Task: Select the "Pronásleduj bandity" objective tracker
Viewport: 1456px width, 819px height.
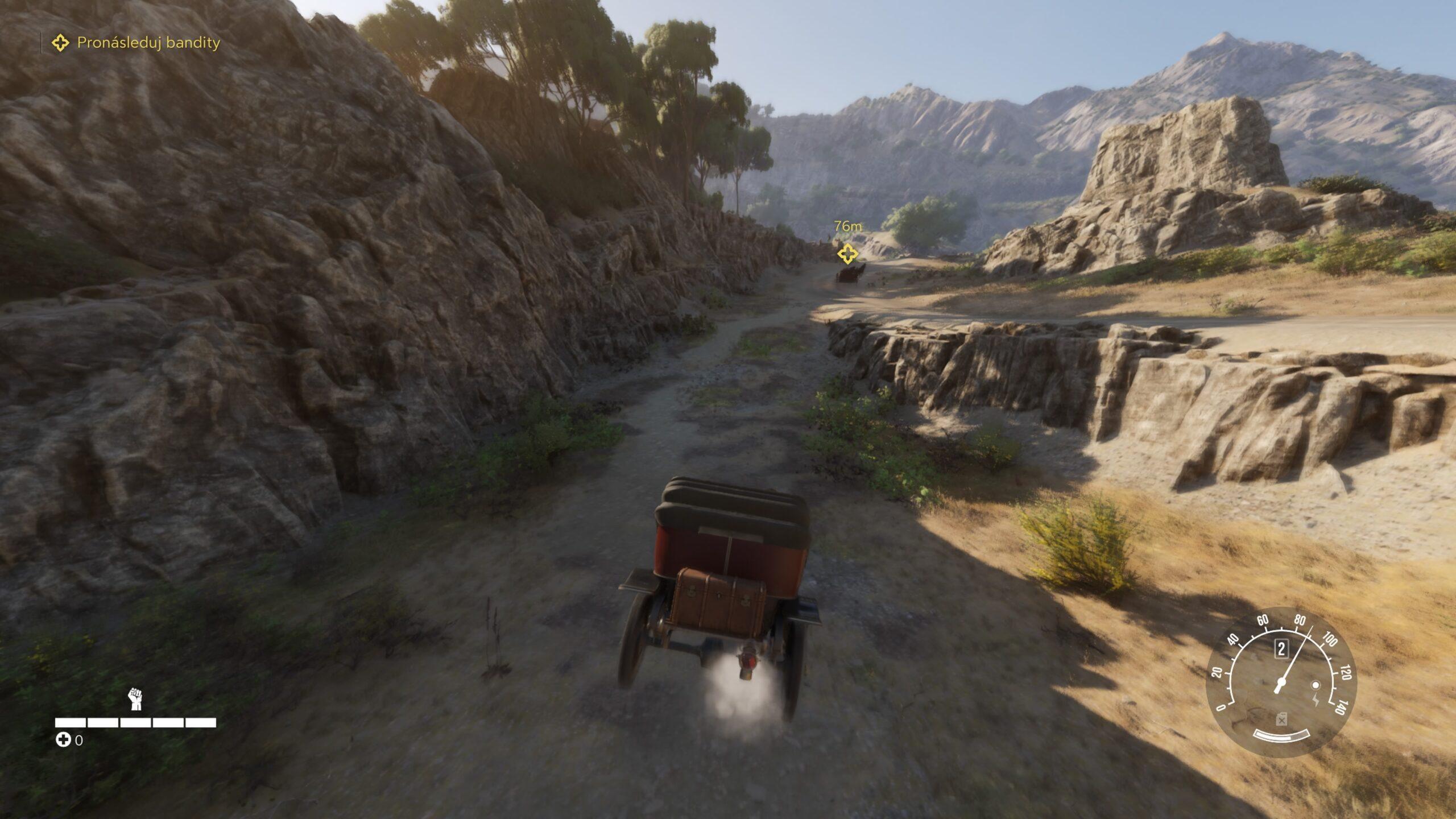Action: (x=136, y=43)
